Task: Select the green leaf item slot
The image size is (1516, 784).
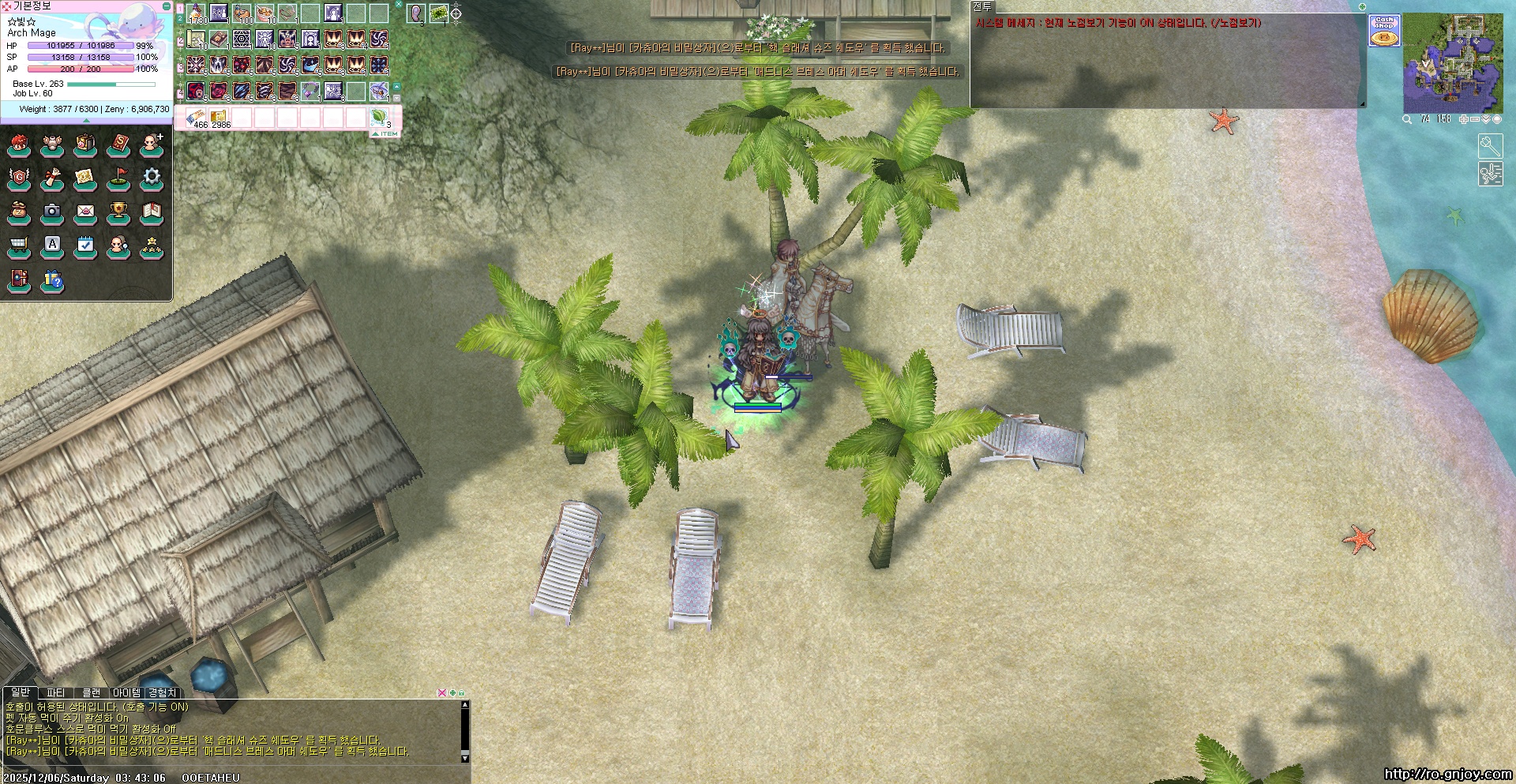Action: tap(380, 118)
